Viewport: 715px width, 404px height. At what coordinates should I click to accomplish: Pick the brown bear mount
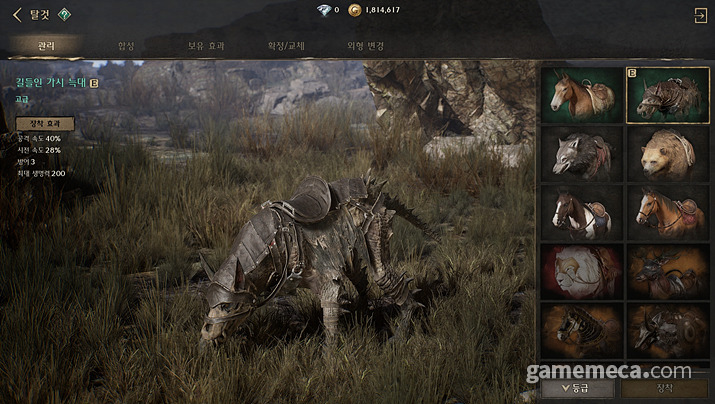pos(668,153)
